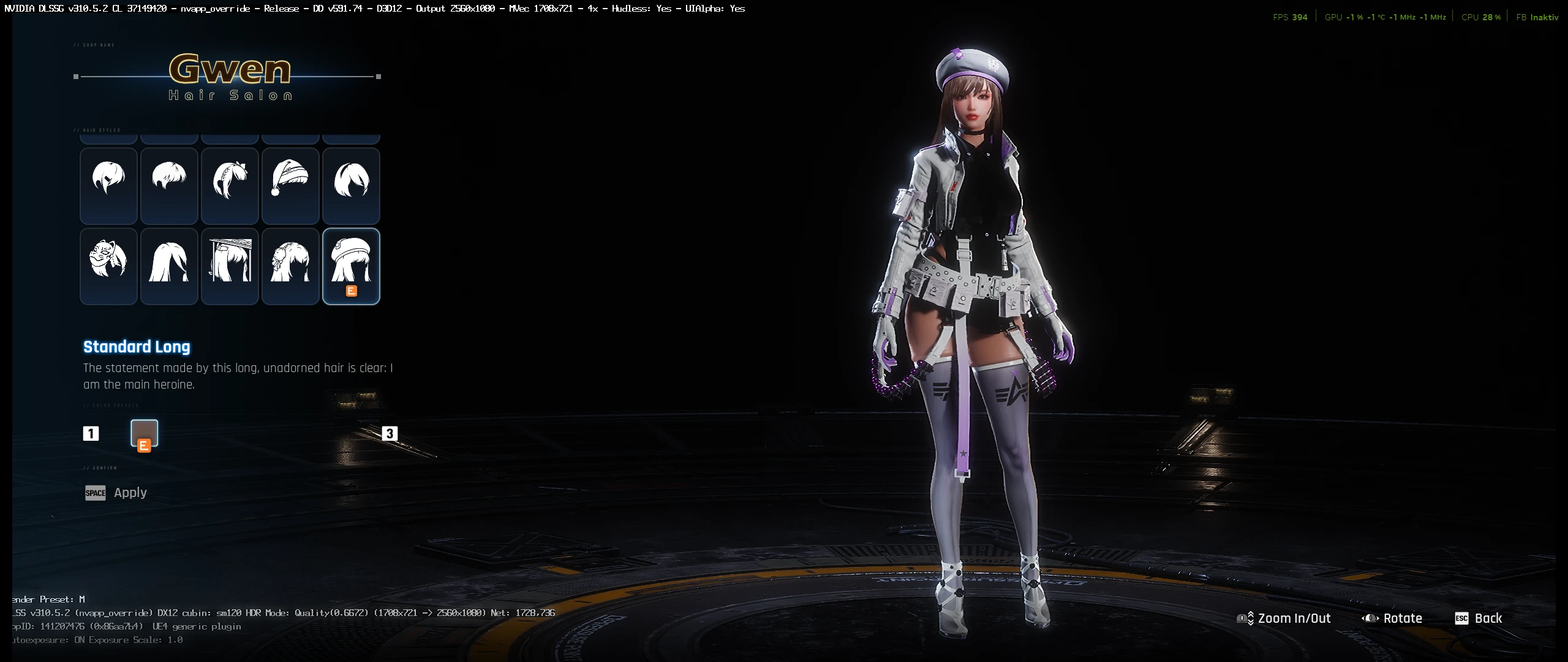Select the plain long hair without accessories

(x=169, y=266)
